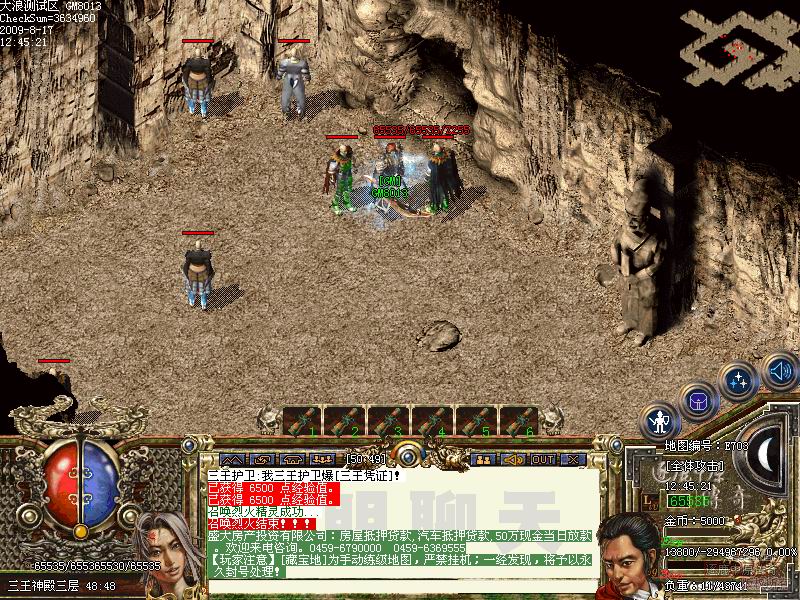Open the character equipment round button
This screenshot has height=600, width=800.
pyautogui.click(x=660, y=420)
